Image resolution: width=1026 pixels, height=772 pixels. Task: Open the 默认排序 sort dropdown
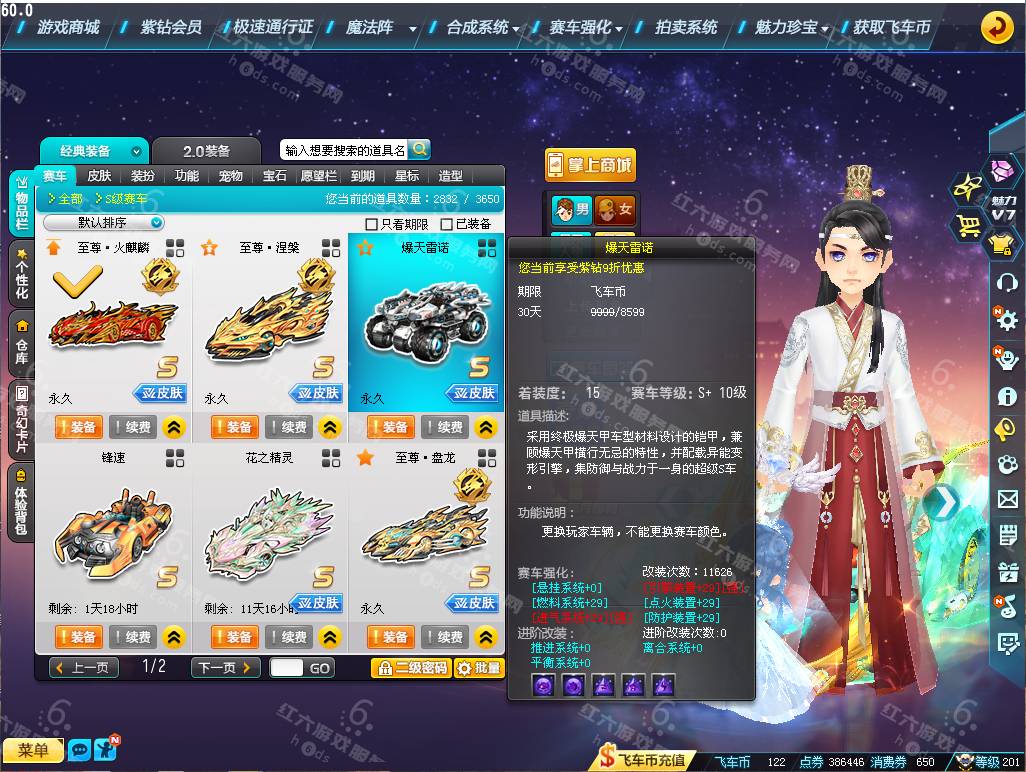coord(103,223)
